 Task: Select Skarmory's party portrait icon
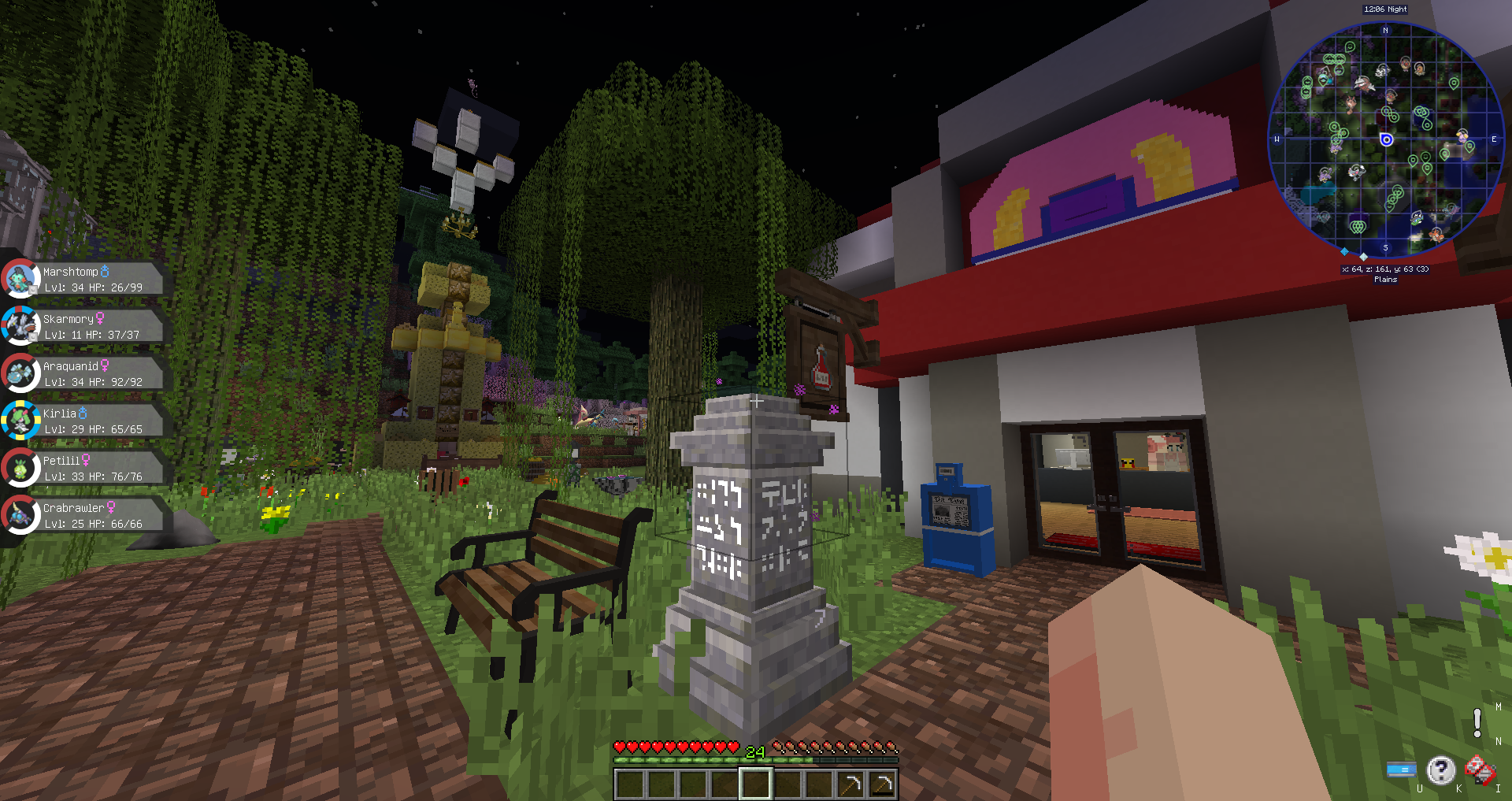(21, 325)
